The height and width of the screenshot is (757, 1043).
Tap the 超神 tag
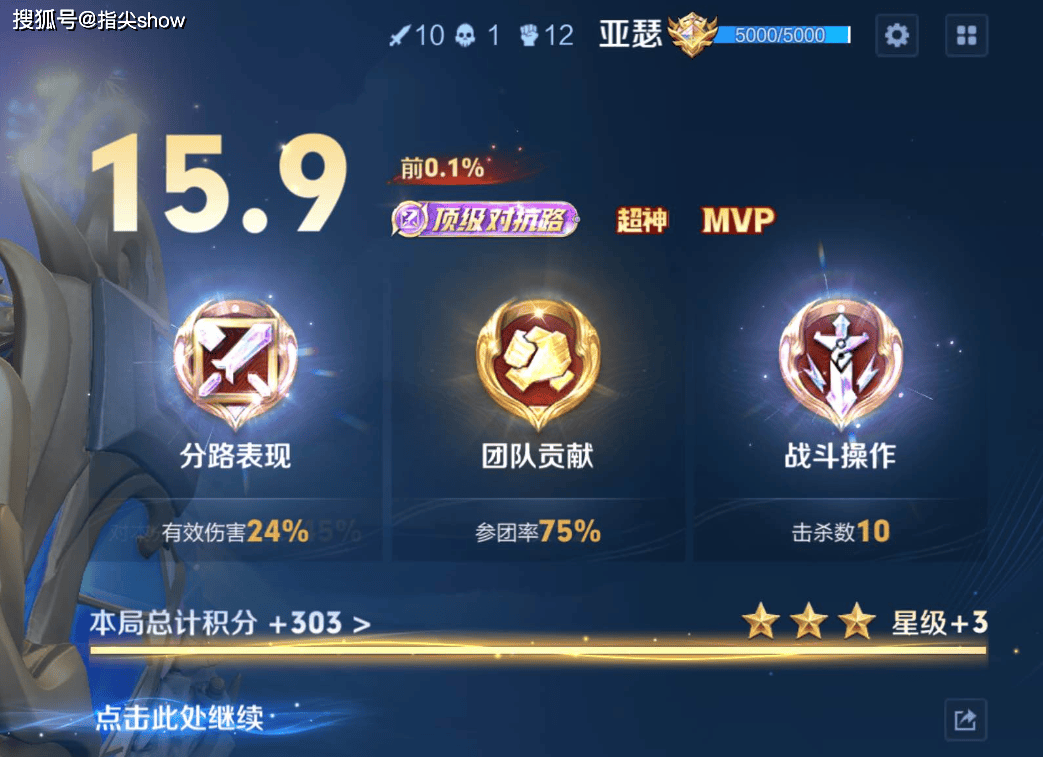click(x=642, y=220)
